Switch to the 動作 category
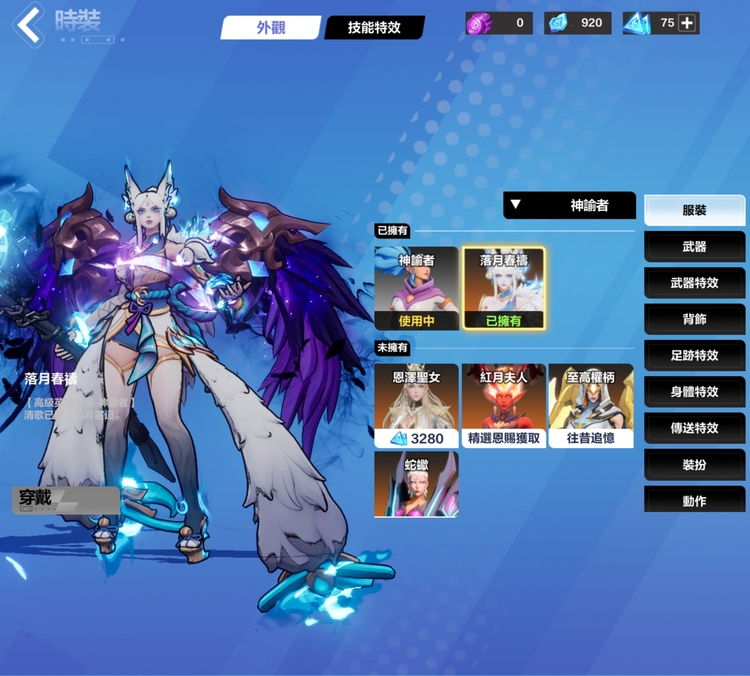Viewport: 750px width, 676px height. [x=694, y=500]
